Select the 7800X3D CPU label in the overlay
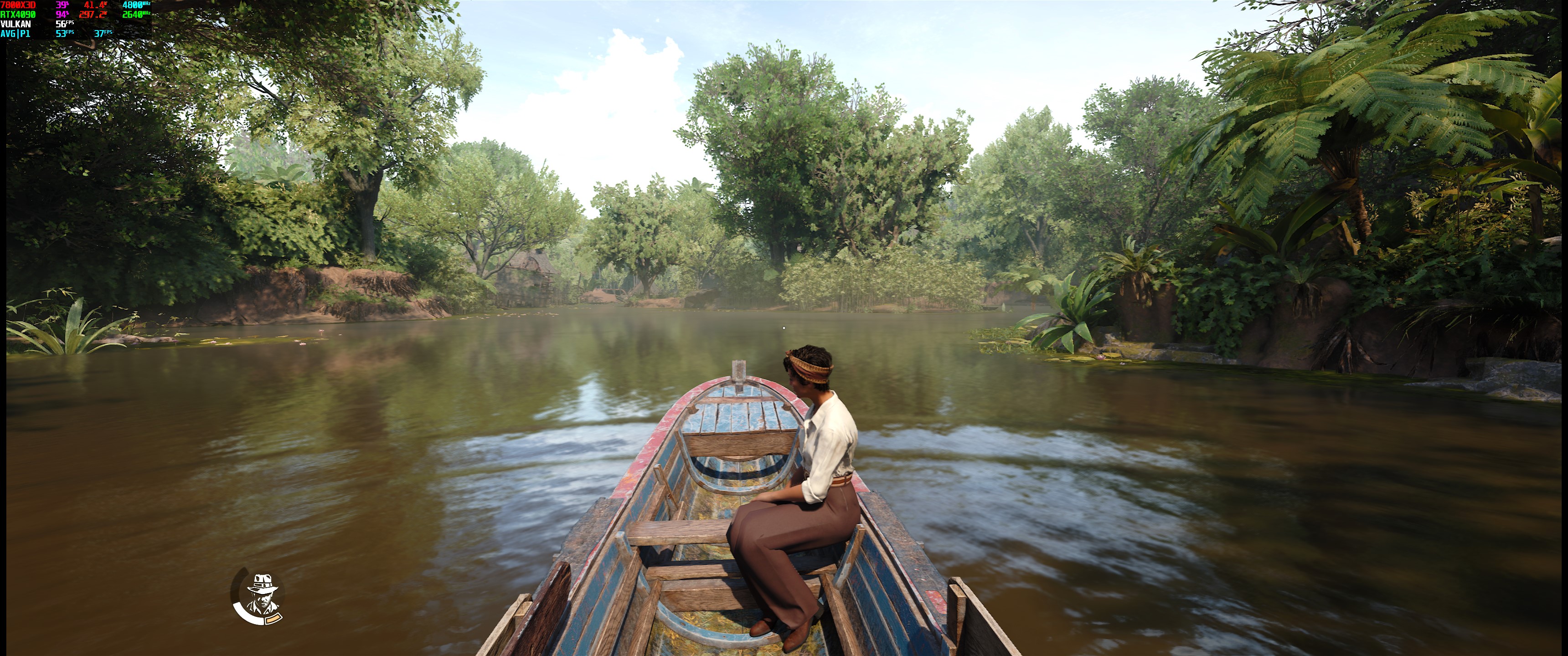The width and height of the screenshot is (1568, 656). [x=17, y=5]
